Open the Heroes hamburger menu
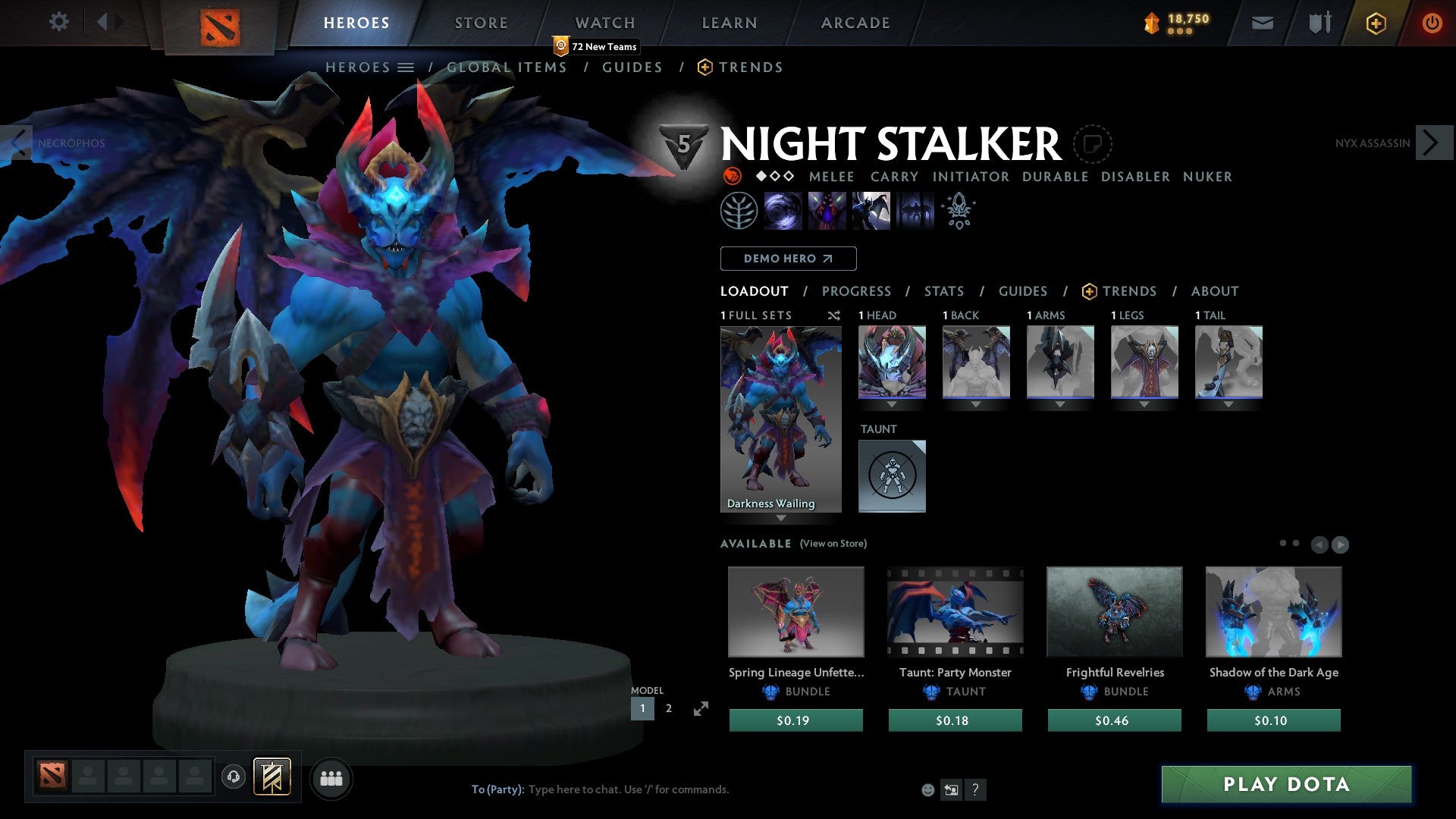 pos(407,67)
